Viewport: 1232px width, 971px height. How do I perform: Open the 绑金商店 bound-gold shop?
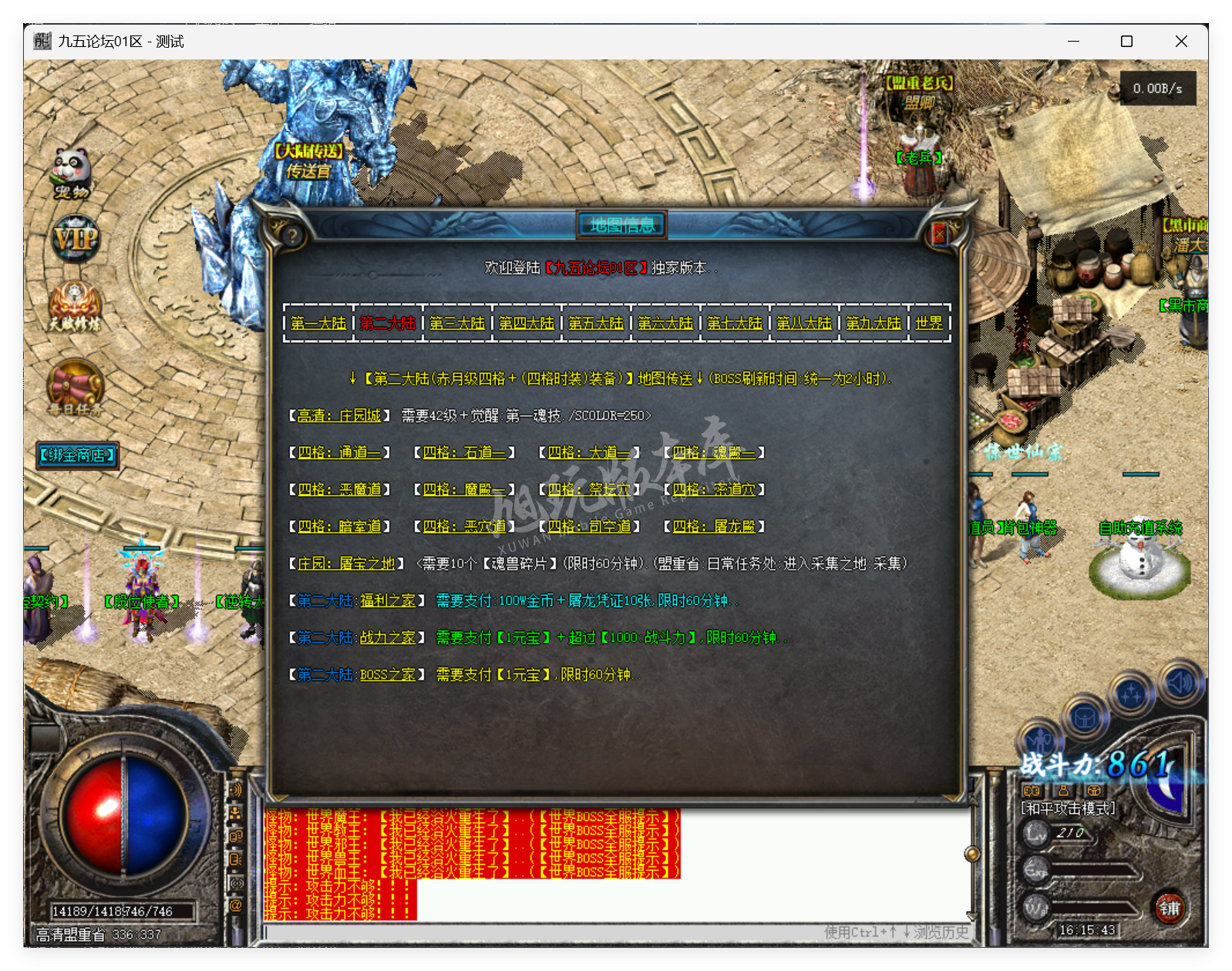pos(76,455)
